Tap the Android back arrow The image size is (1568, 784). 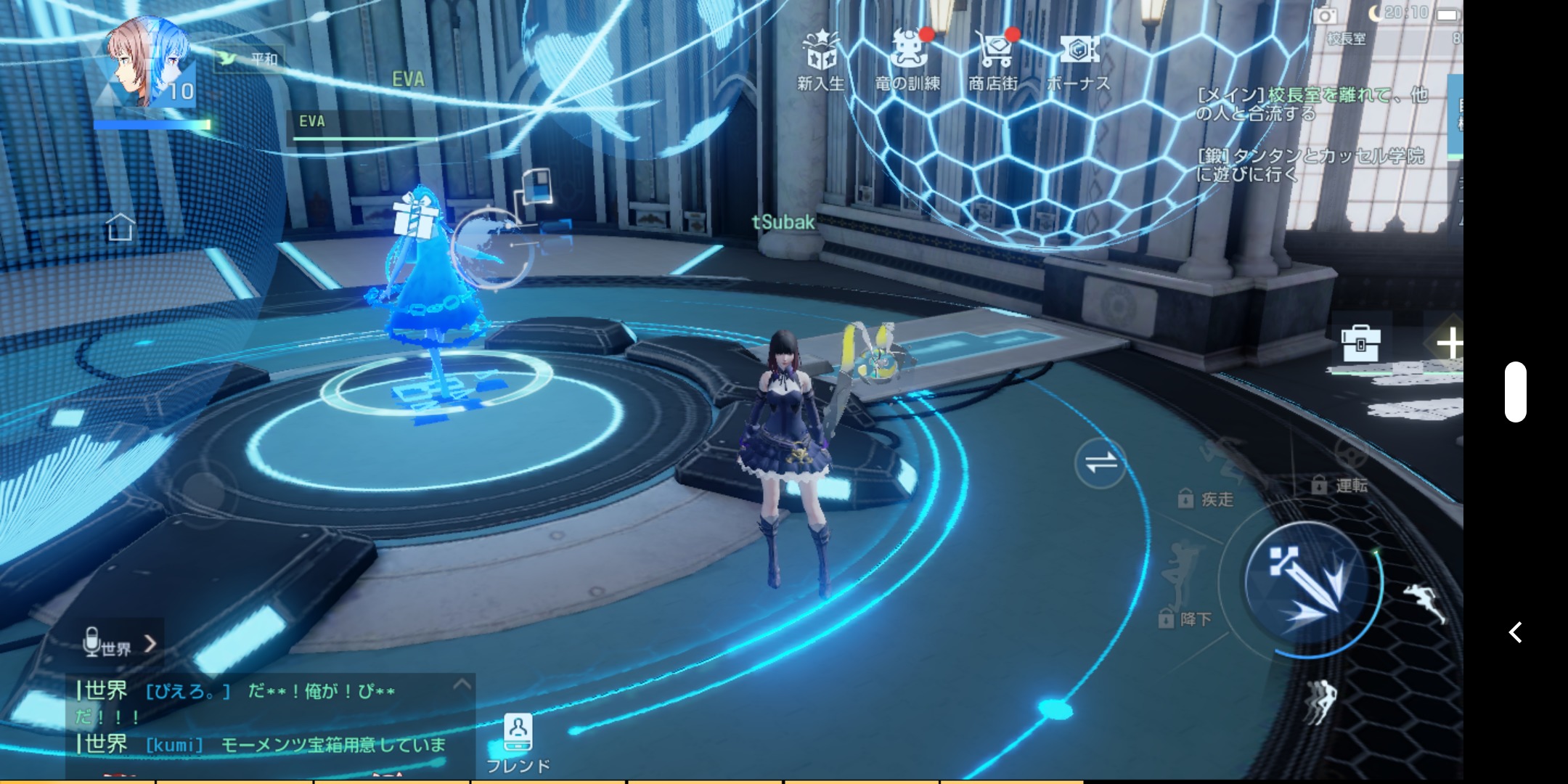click(1515, 632)
